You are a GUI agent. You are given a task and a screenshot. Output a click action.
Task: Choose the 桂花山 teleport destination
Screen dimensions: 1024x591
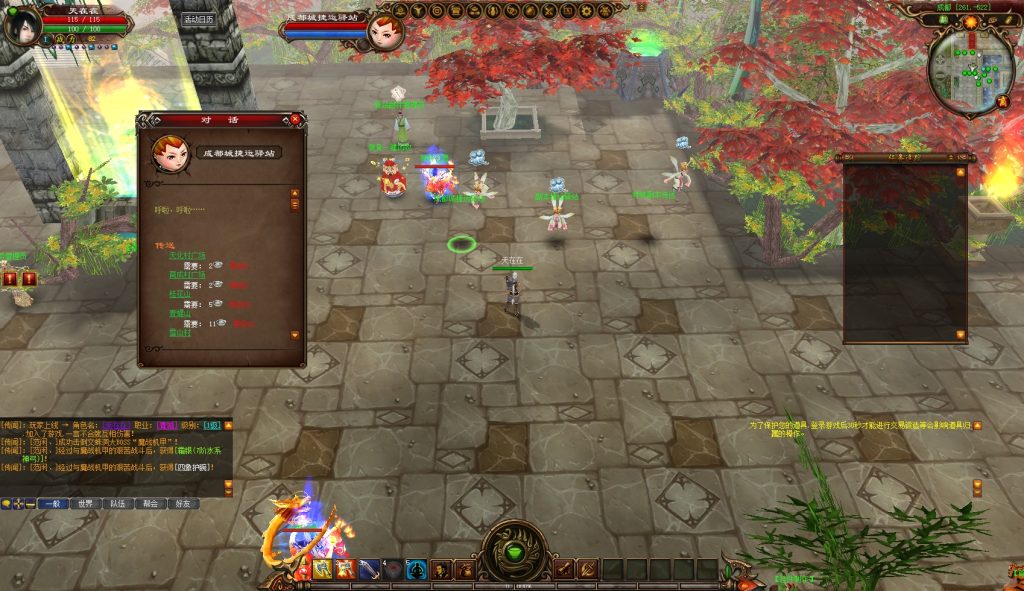[178, 293]
